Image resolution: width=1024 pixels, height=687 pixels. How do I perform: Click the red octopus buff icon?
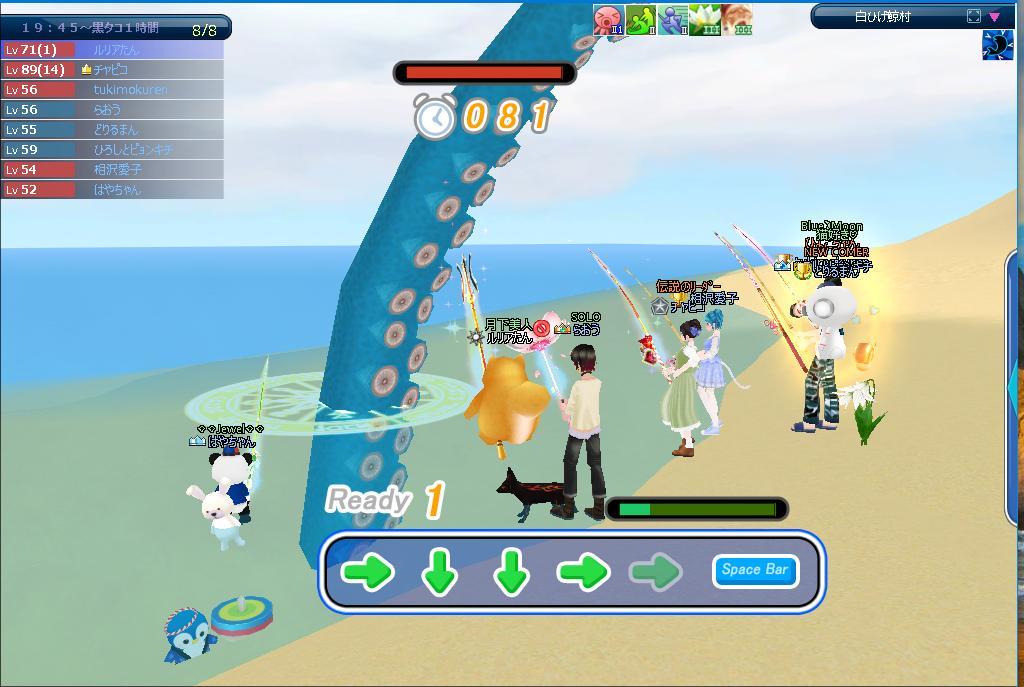coord(608,21)
